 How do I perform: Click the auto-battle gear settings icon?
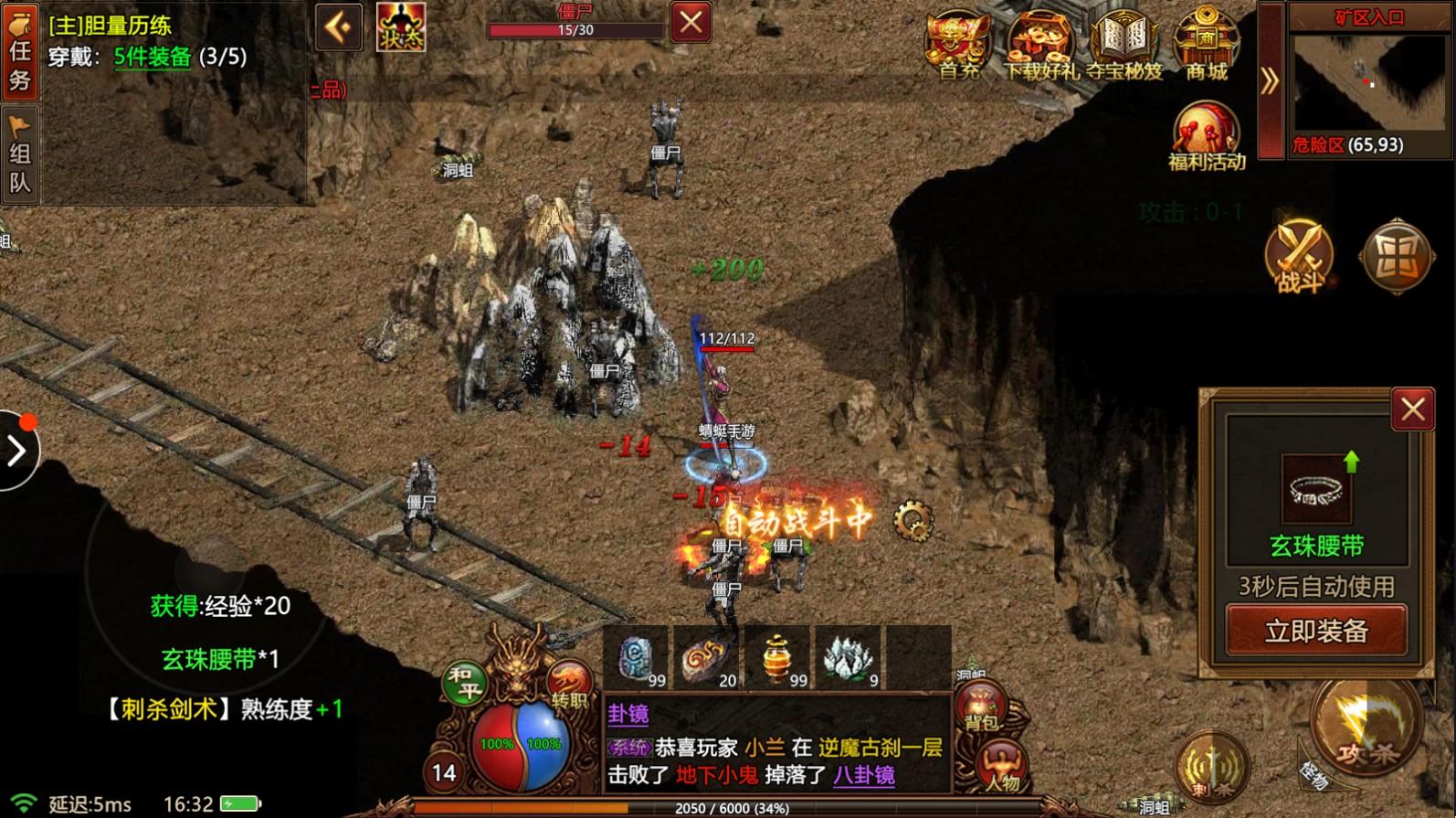(x=912, y=522)
